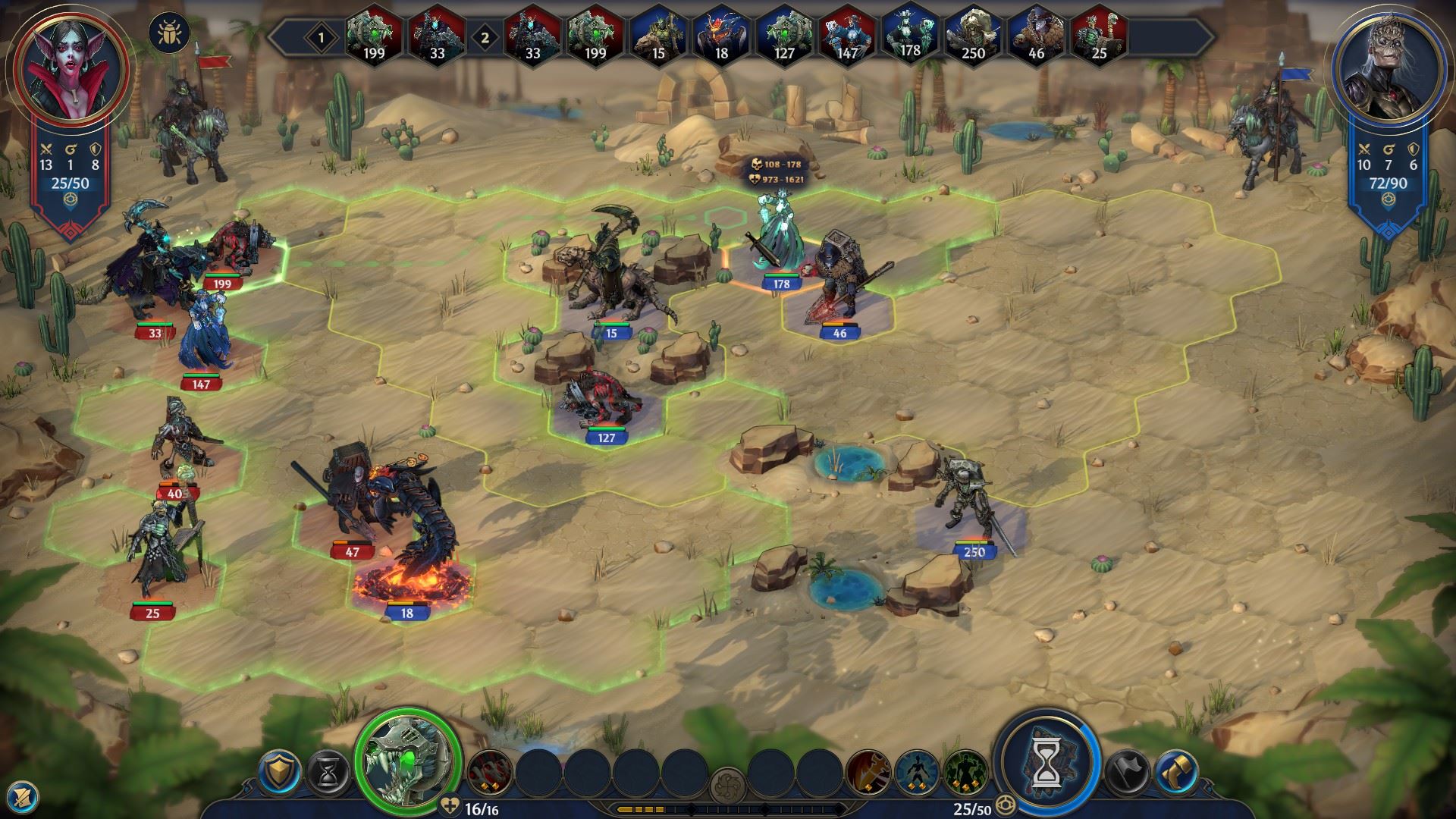Click the small hourglass Wait button
1456x819 pixels.
tap(328, 773)
